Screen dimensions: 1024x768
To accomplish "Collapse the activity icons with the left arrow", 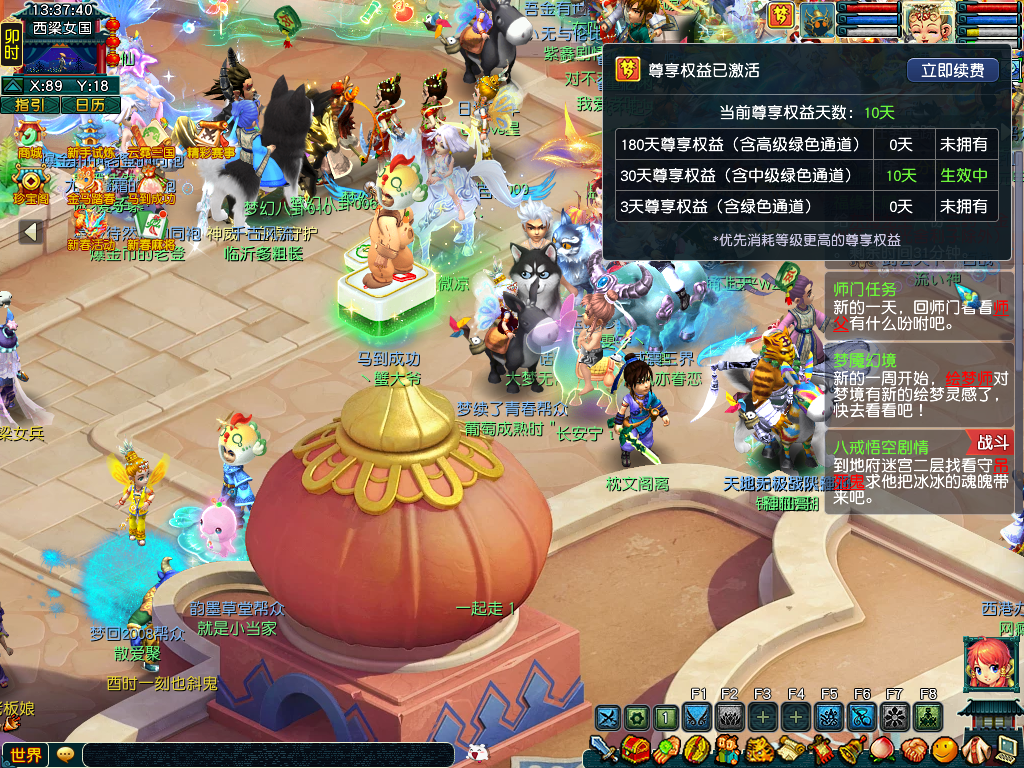I will [30, 232].
